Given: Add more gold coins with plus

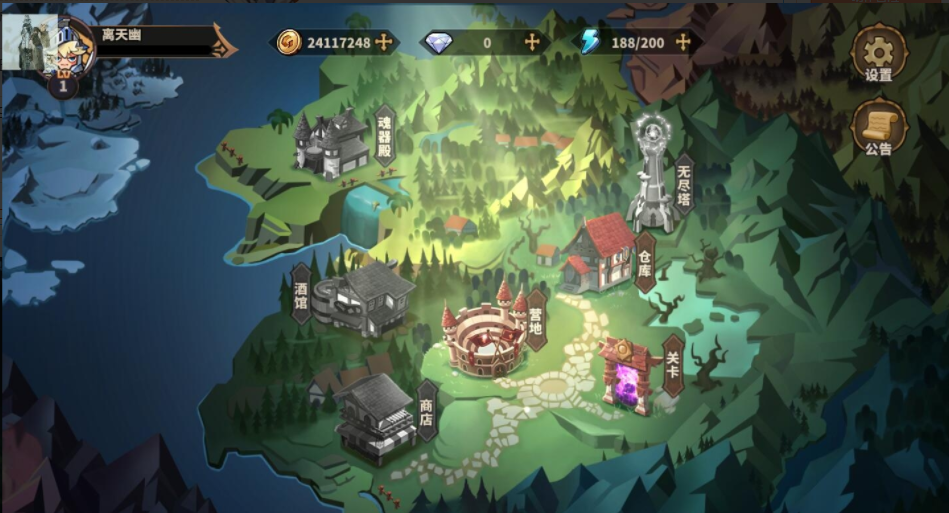Looking at the screenshot, I should coord(383,42).
